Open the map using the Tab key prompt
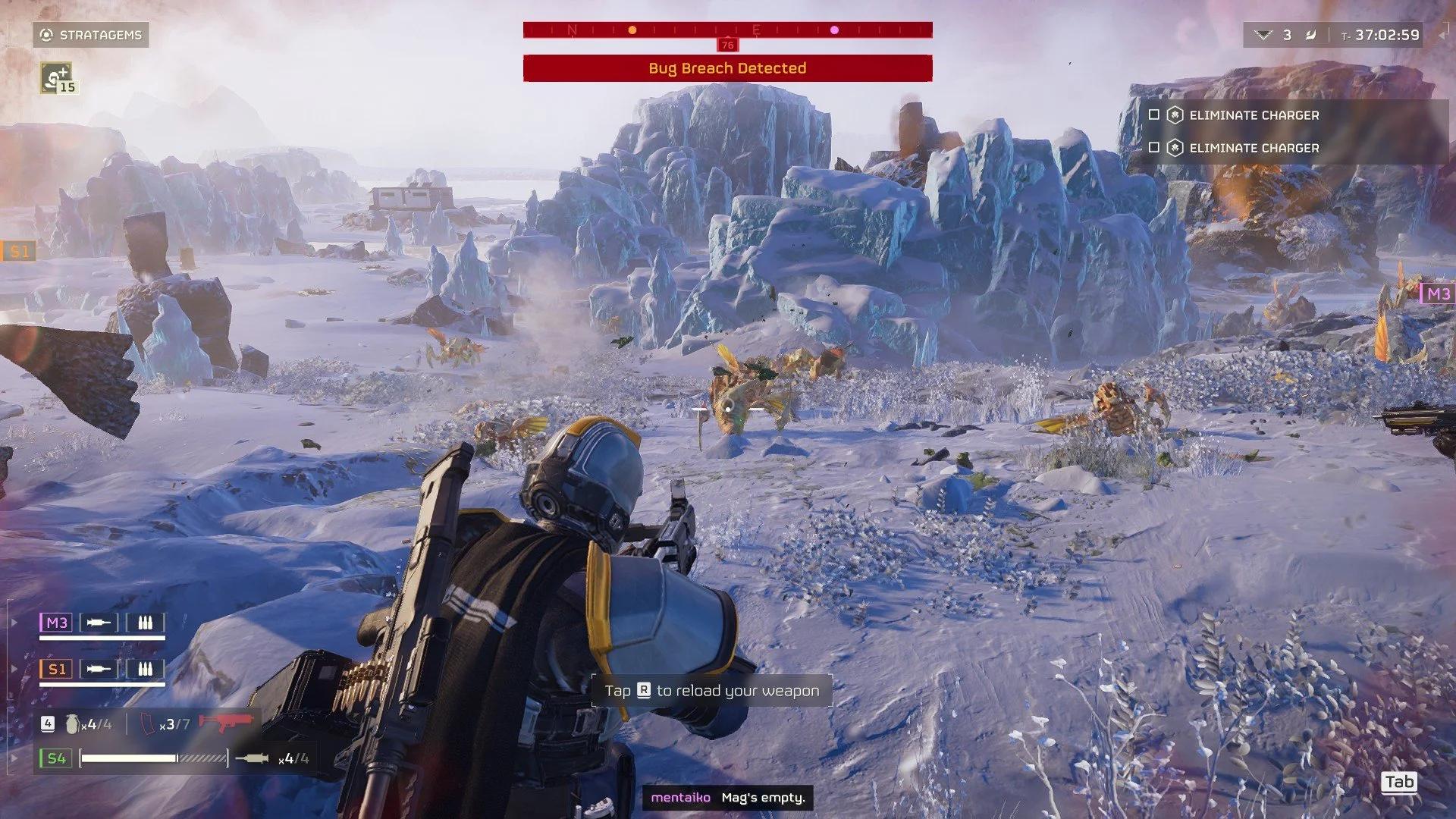1456x819 pixels. (1399, 782)
